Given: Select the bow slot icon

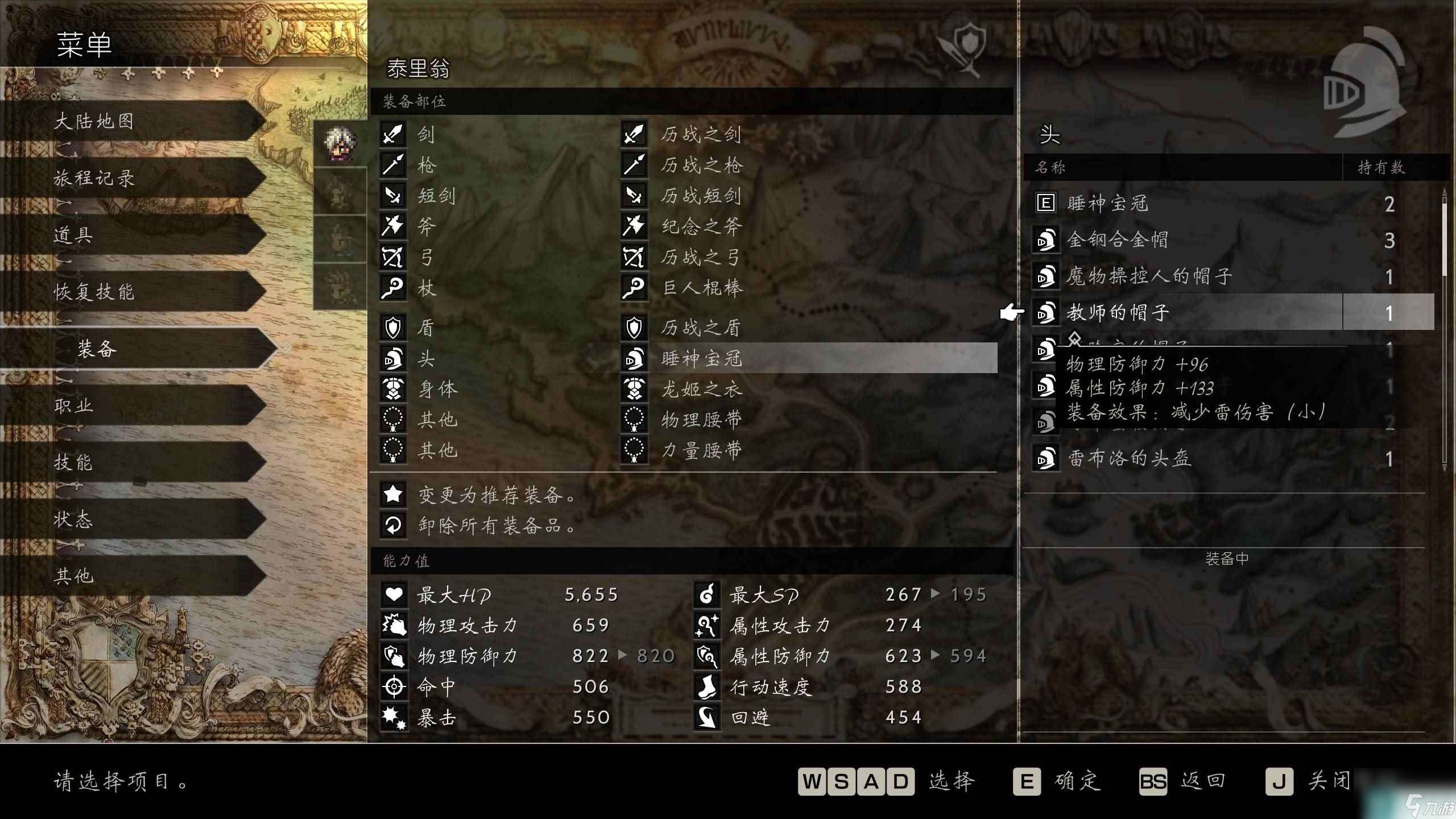Looking at the screenshot, I should 394,258.
